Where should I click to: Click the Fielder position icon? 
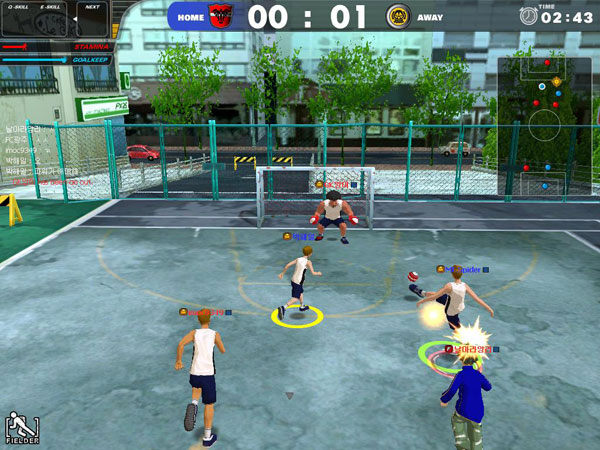pyautogui.click(x=18, y=427)
